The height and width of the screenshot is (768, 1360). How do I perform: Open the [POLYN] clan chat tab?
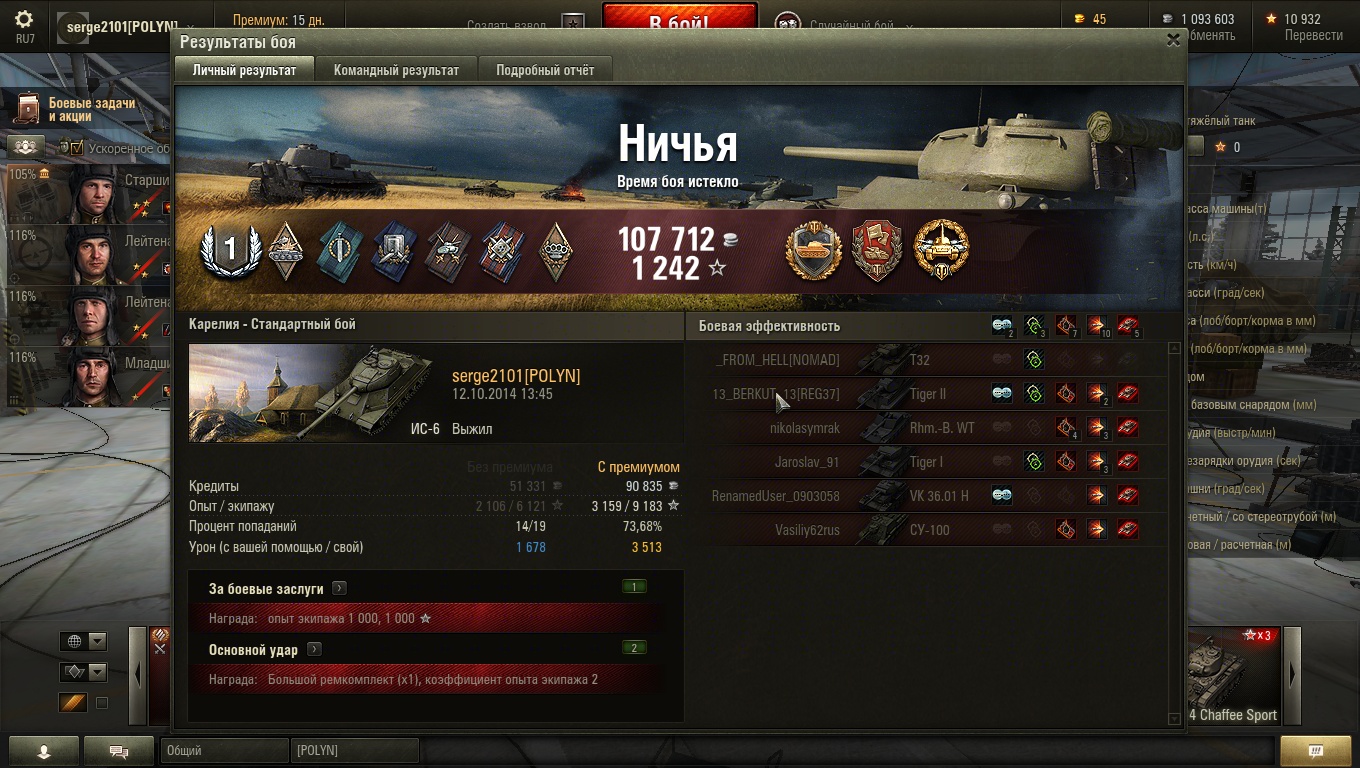pyautogui.click(x=354, y=750)
